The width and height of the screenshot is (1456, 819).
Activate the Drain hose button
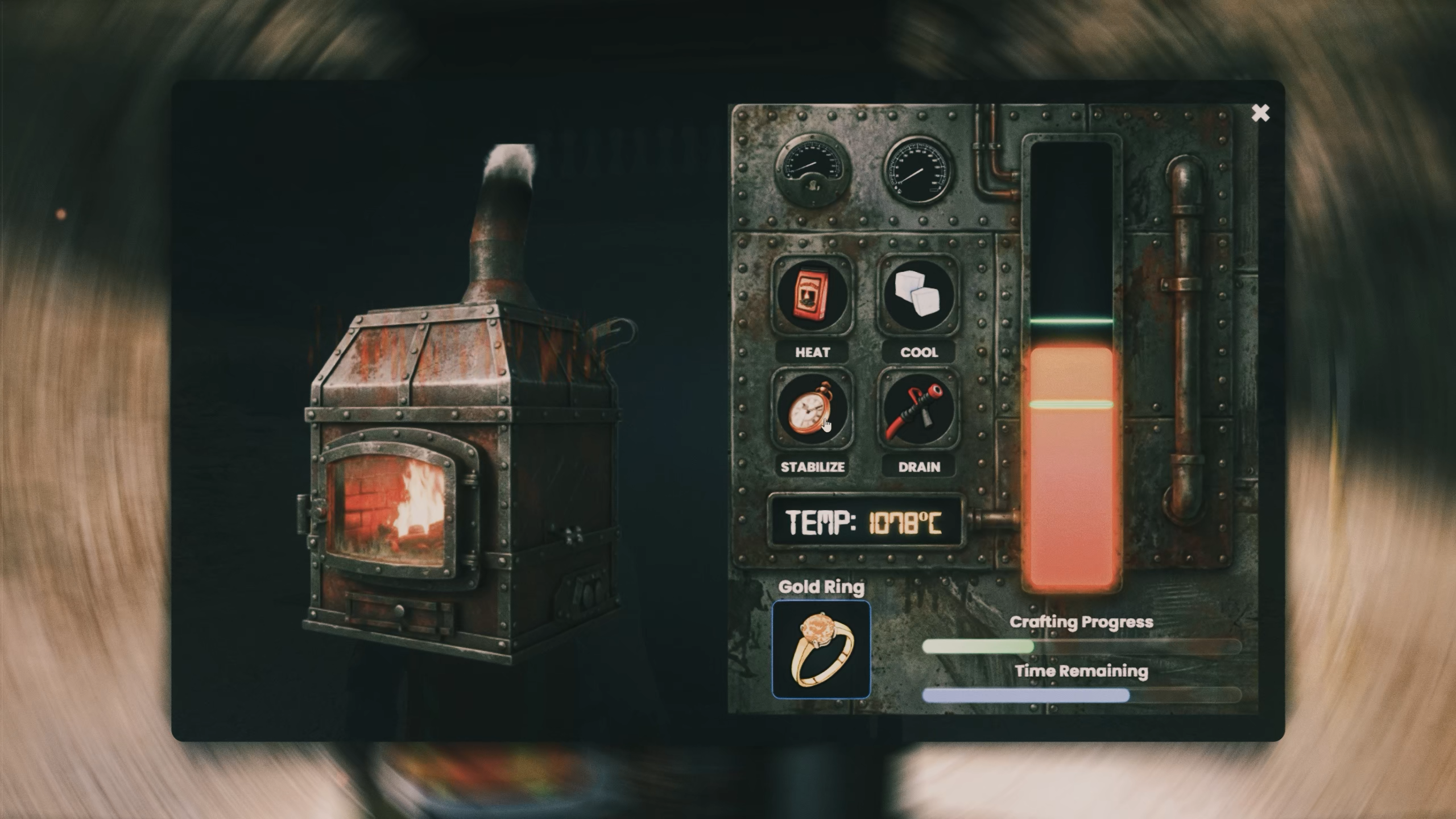click(919, 409)
